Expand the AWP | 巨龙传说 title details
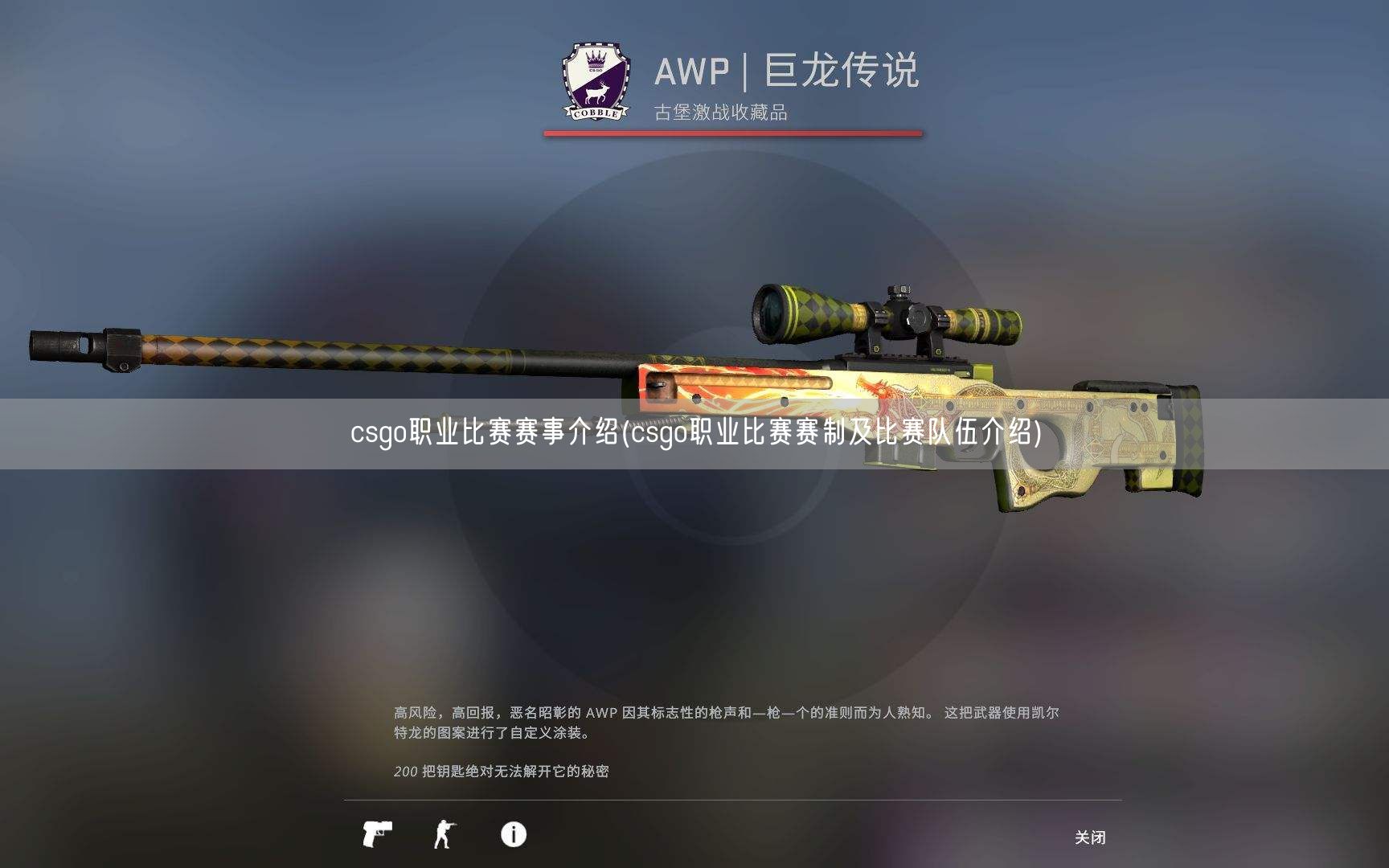Image resolution: width=1389 pixels, height=868 pixels. click(x=792, y=72)
